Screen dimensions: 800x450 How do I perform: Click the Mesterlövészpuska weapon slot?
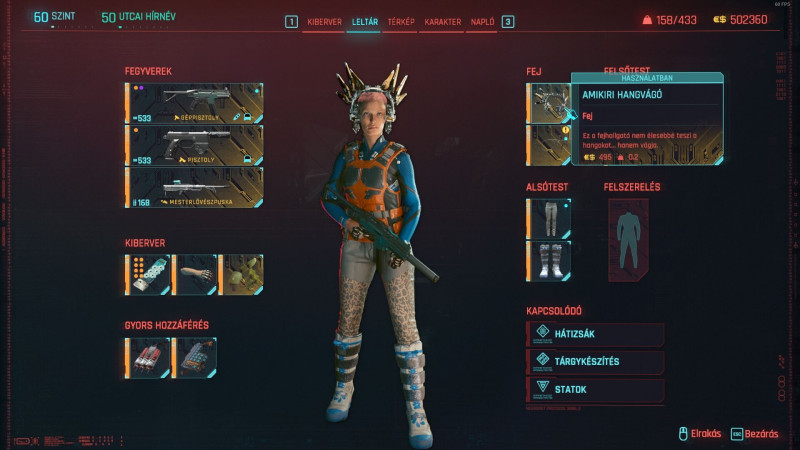click(x=194, y=187)
